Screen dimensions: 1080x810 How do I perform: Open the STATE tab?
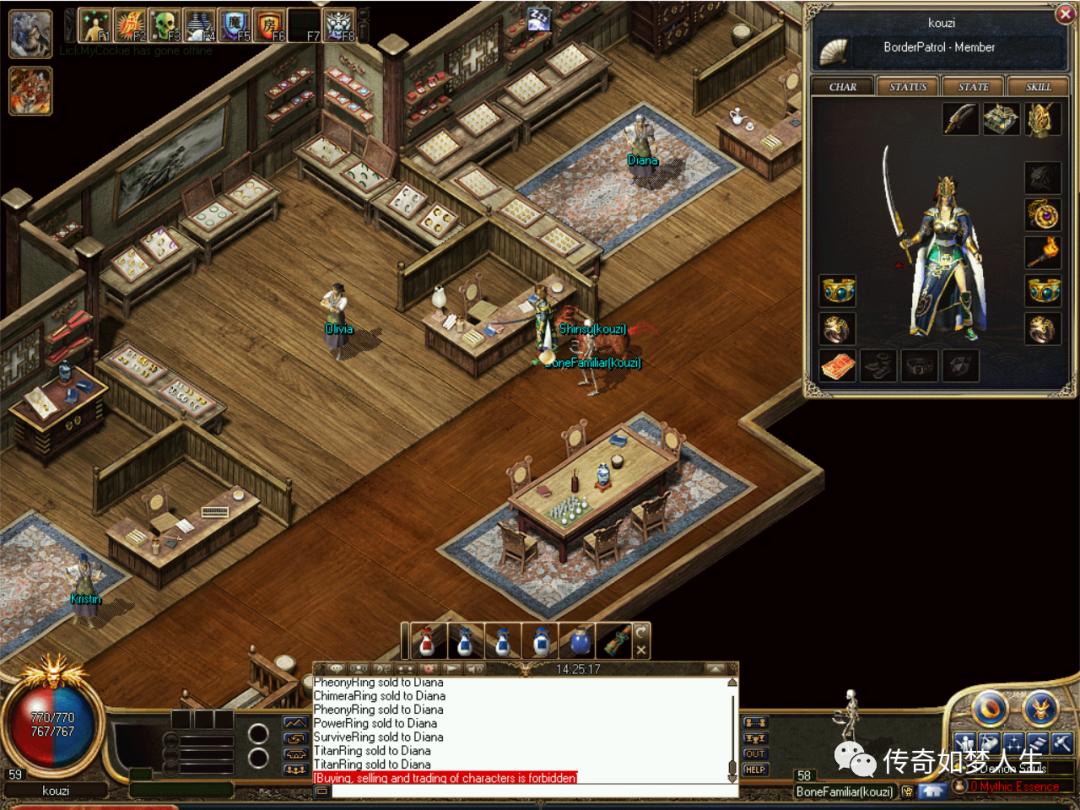[973, 87]
